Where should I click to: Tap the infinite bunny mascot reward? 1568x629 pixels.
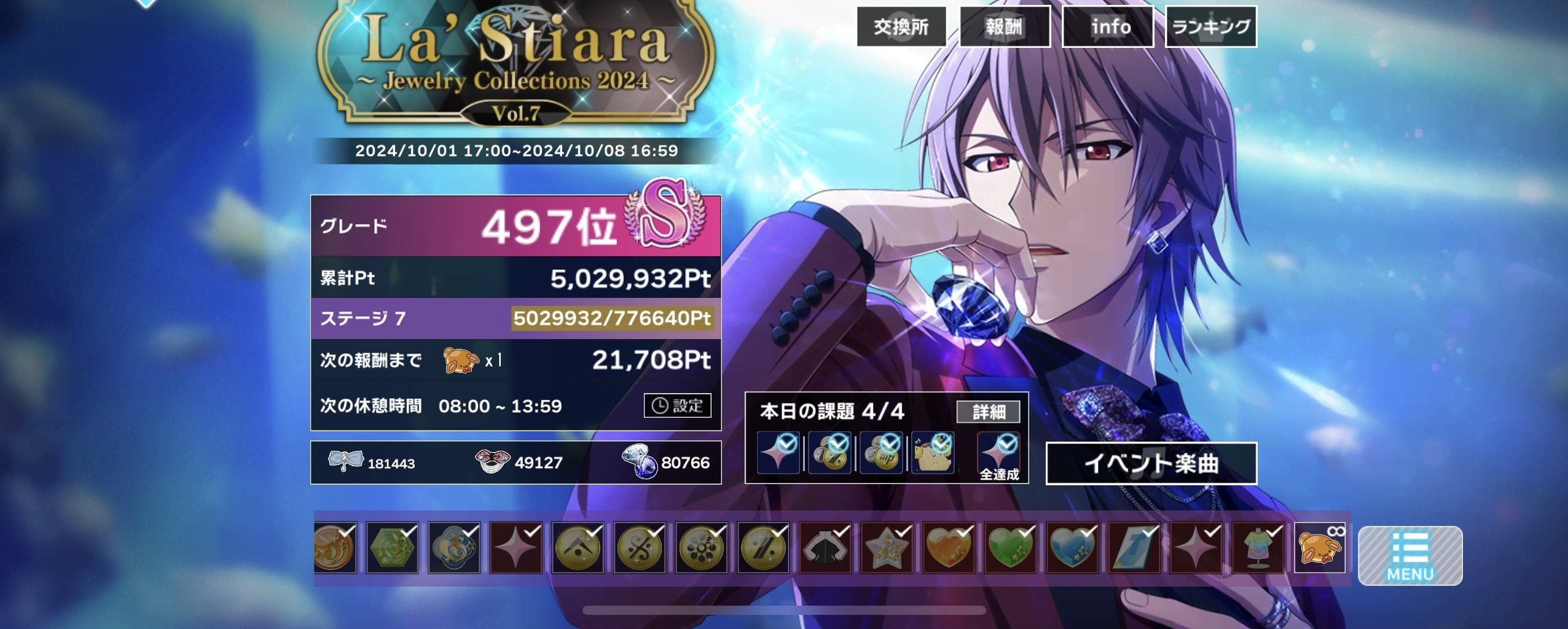(1320, 547)
